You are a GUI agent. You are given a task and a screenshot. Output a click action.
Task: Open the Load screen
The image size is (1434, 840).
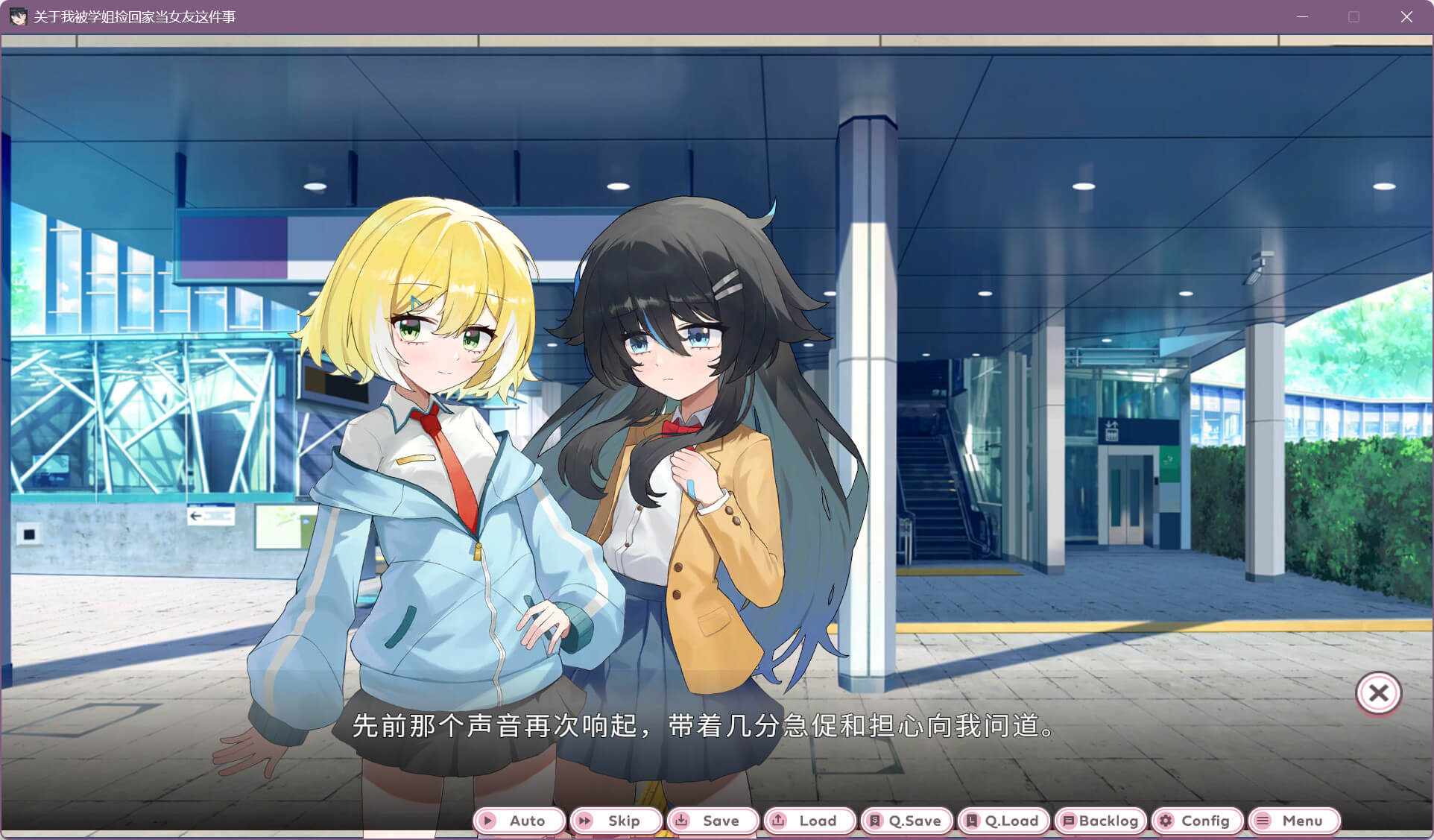pyautogui.click(x=809, y=821)
